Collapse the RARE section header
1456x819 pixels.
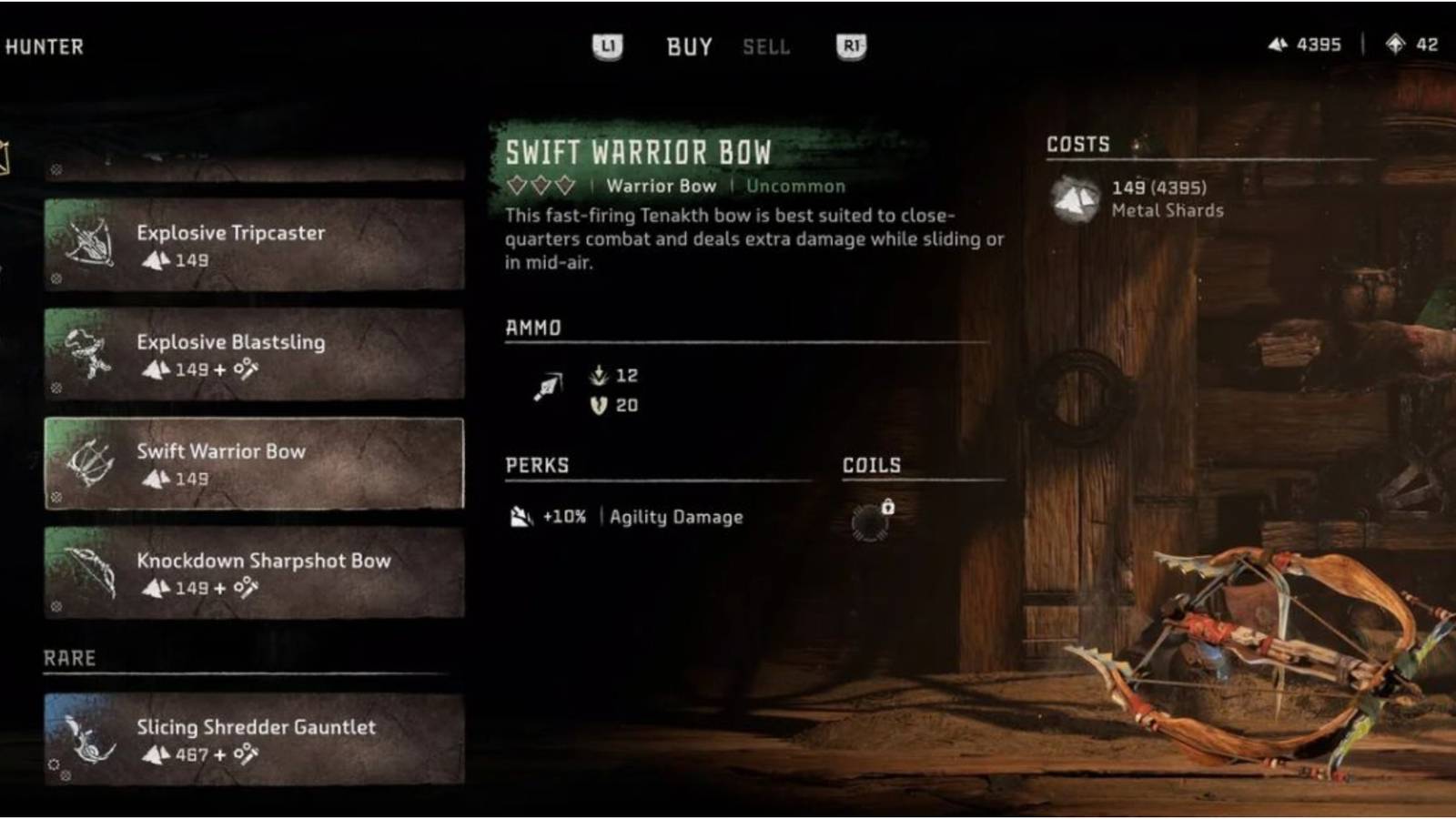[68, 656]
